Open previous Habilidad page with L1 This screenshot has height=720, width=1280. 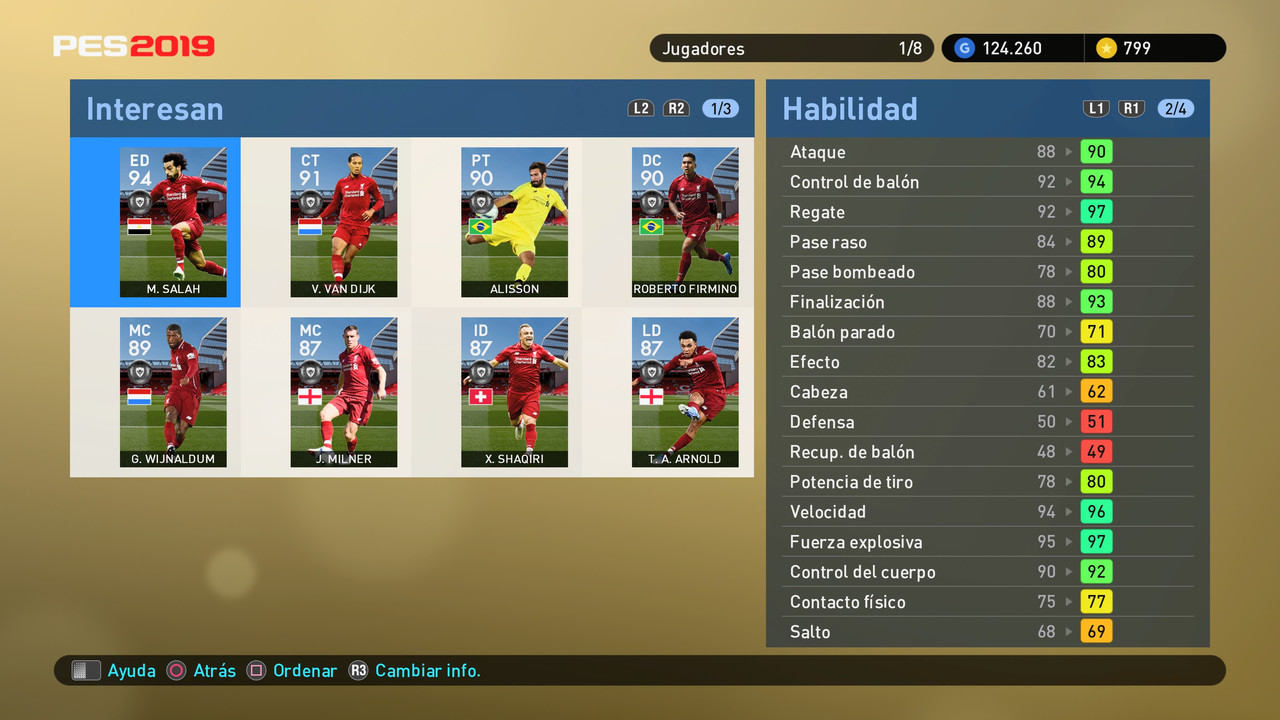point(1096,108)
